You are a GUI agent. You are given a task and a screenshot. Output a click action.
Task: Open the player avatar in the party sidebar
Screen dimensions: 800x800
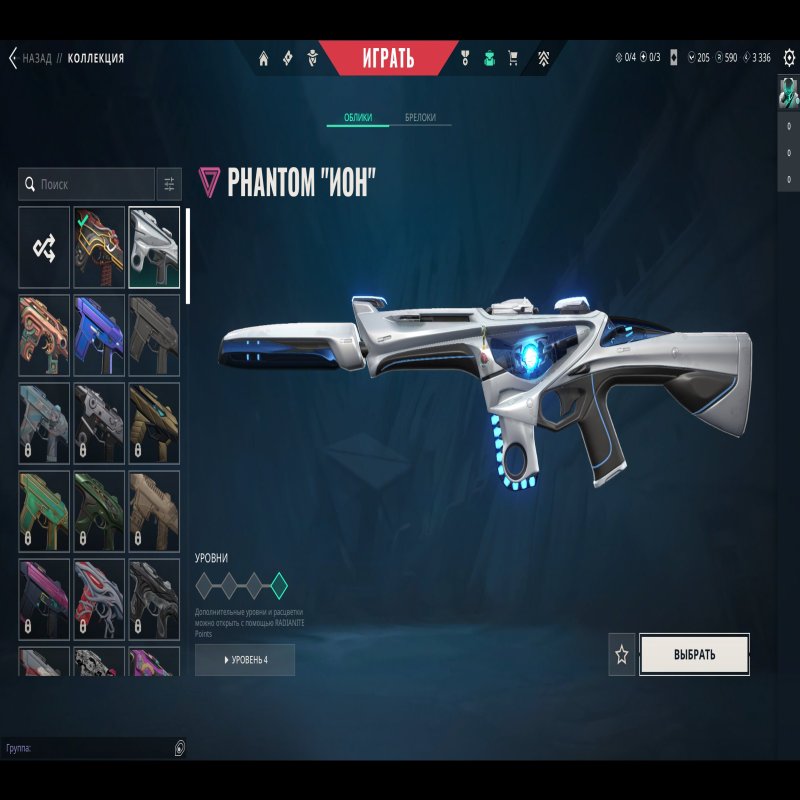point(789,93)
